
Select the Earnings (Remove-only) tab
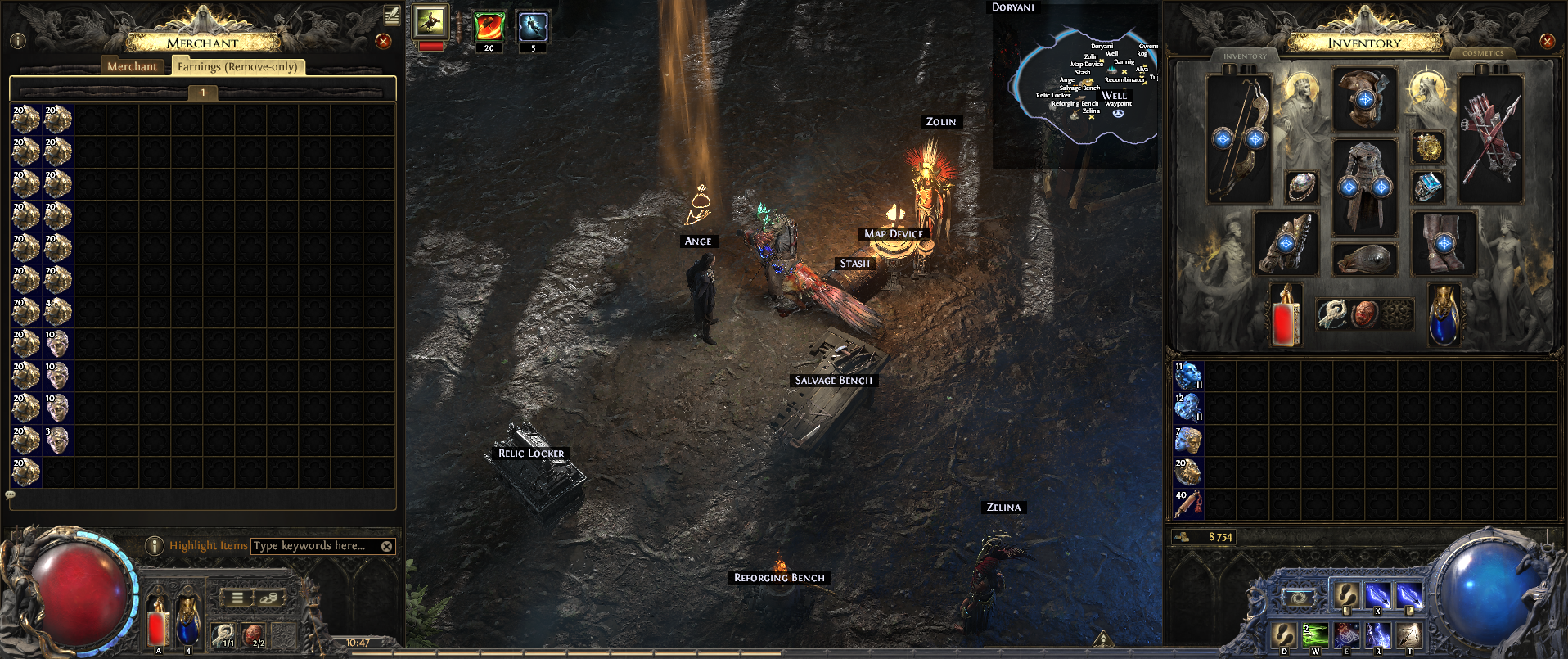(237, 67)
